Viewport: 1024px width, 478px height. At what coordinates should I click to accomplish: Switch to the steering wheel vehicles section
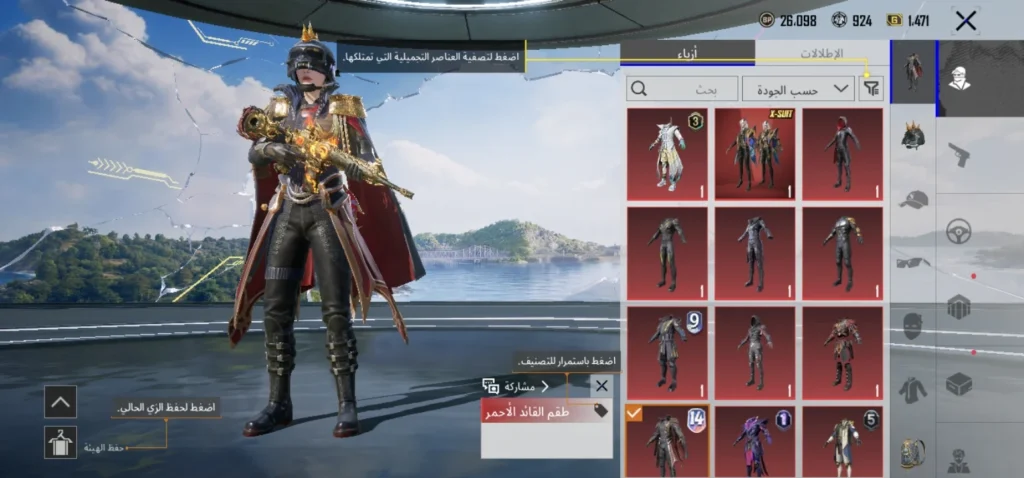[959, 232]
